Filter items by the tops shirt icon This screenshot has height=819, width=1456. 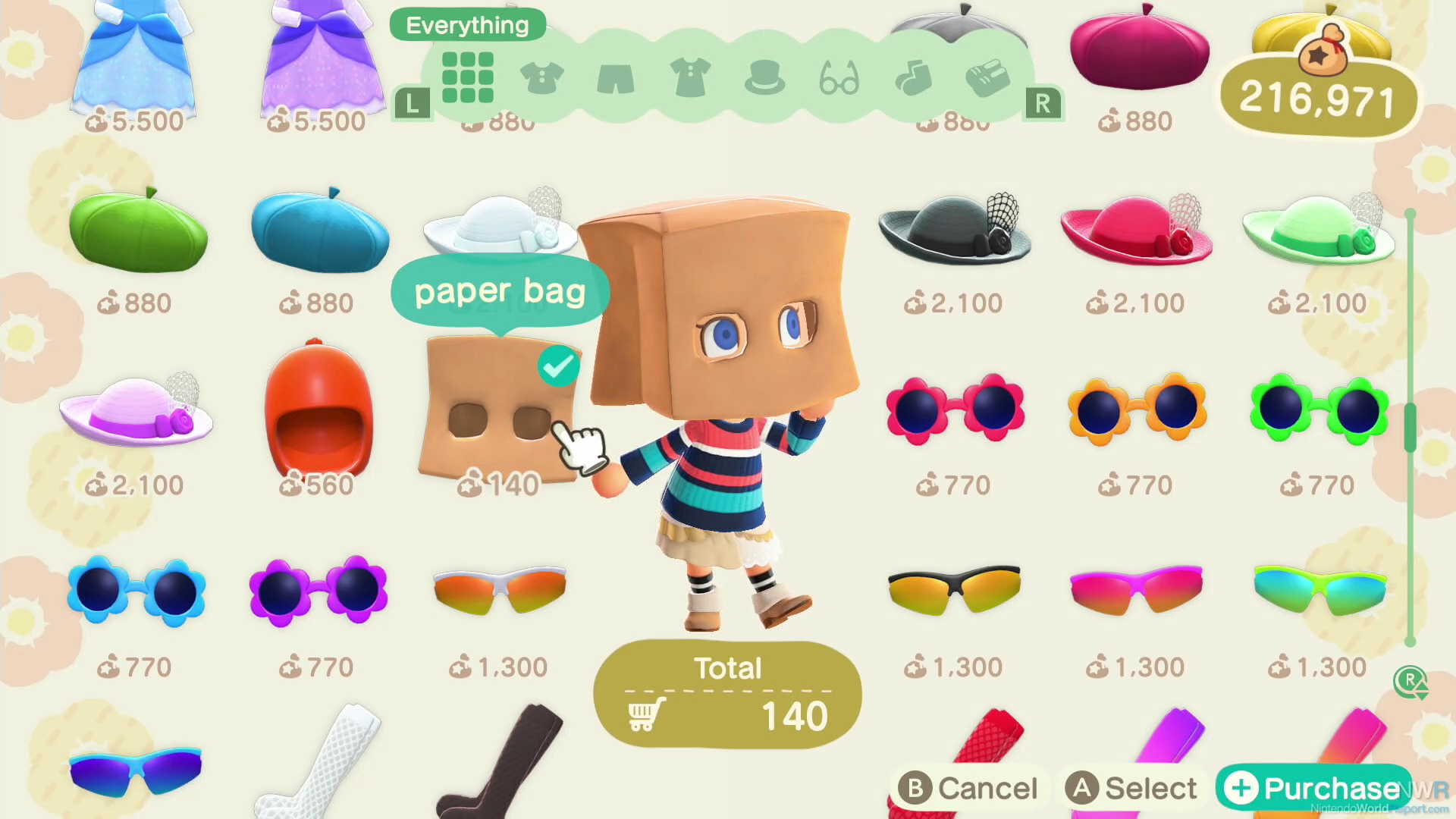pos(541,78)
